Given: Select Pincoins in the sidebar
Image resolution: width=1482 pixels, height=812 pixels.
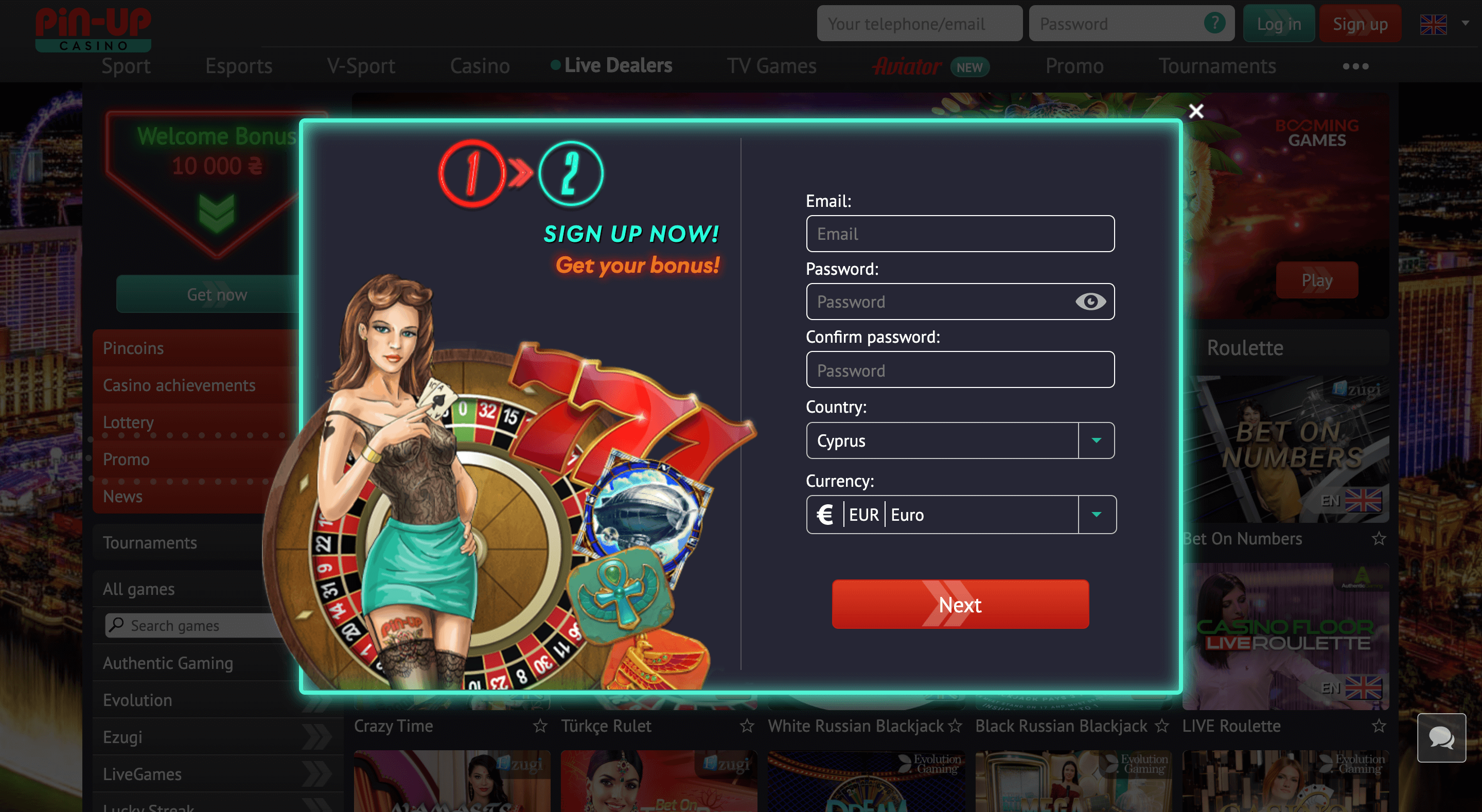Looking at the screenshot, I should click(x=133, y=348).
